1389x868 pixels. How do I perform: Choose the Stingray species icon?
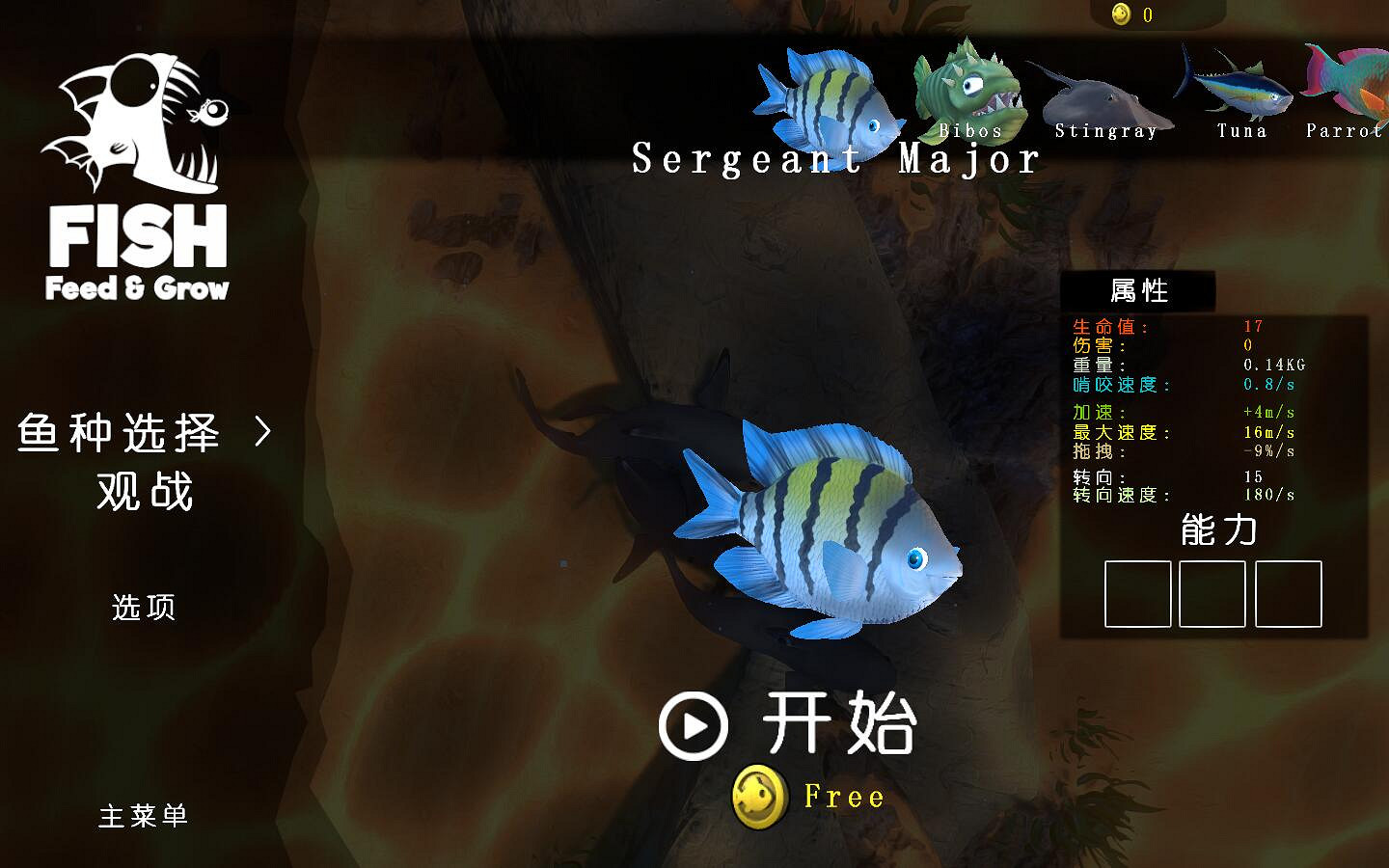(1106, 96)
